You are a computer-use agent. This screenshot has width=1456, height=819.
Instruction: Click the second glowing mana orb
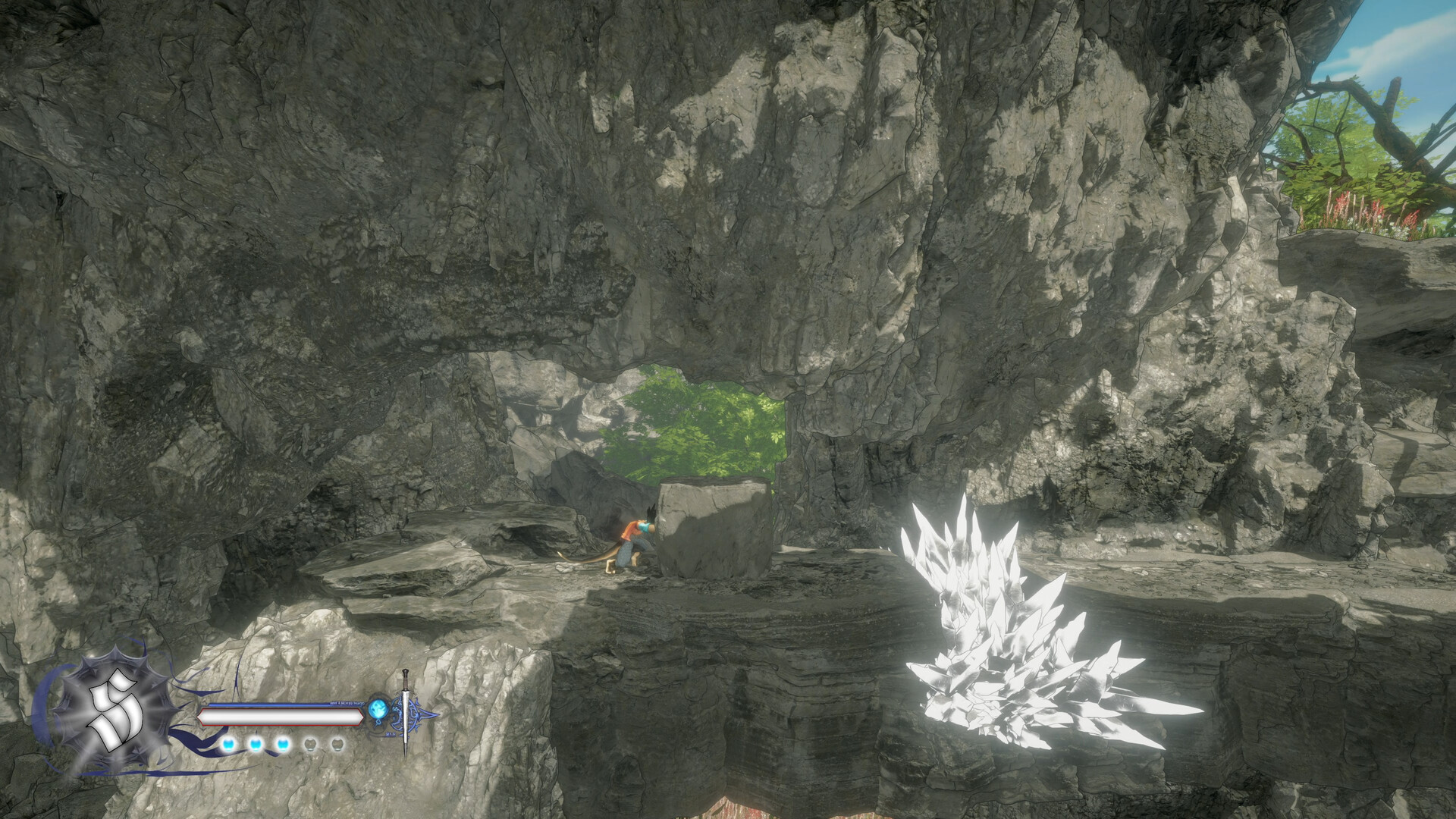coord(256,745)
